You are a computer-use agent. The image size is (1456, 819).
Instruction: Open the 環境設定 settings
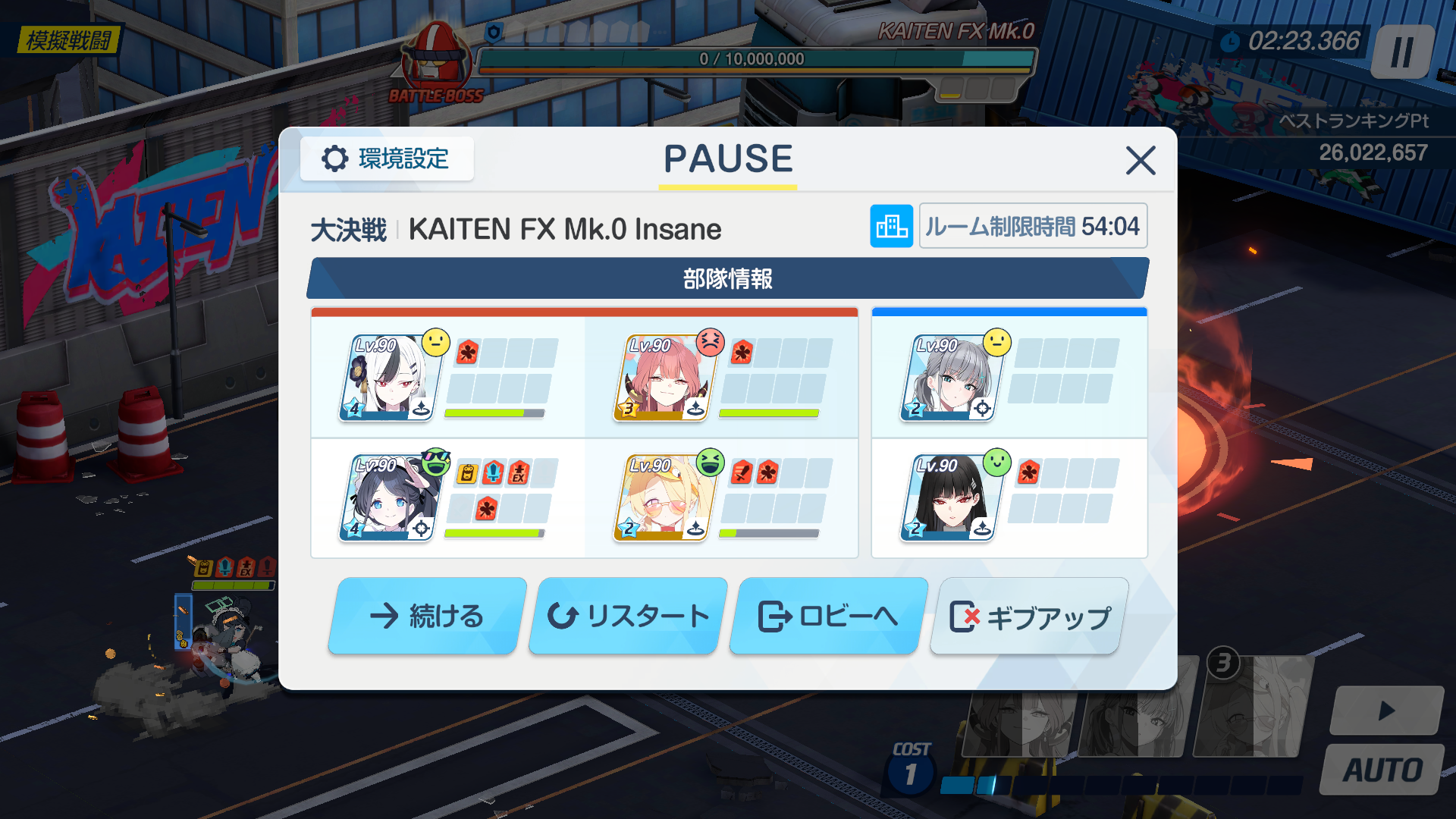[387, 159]
